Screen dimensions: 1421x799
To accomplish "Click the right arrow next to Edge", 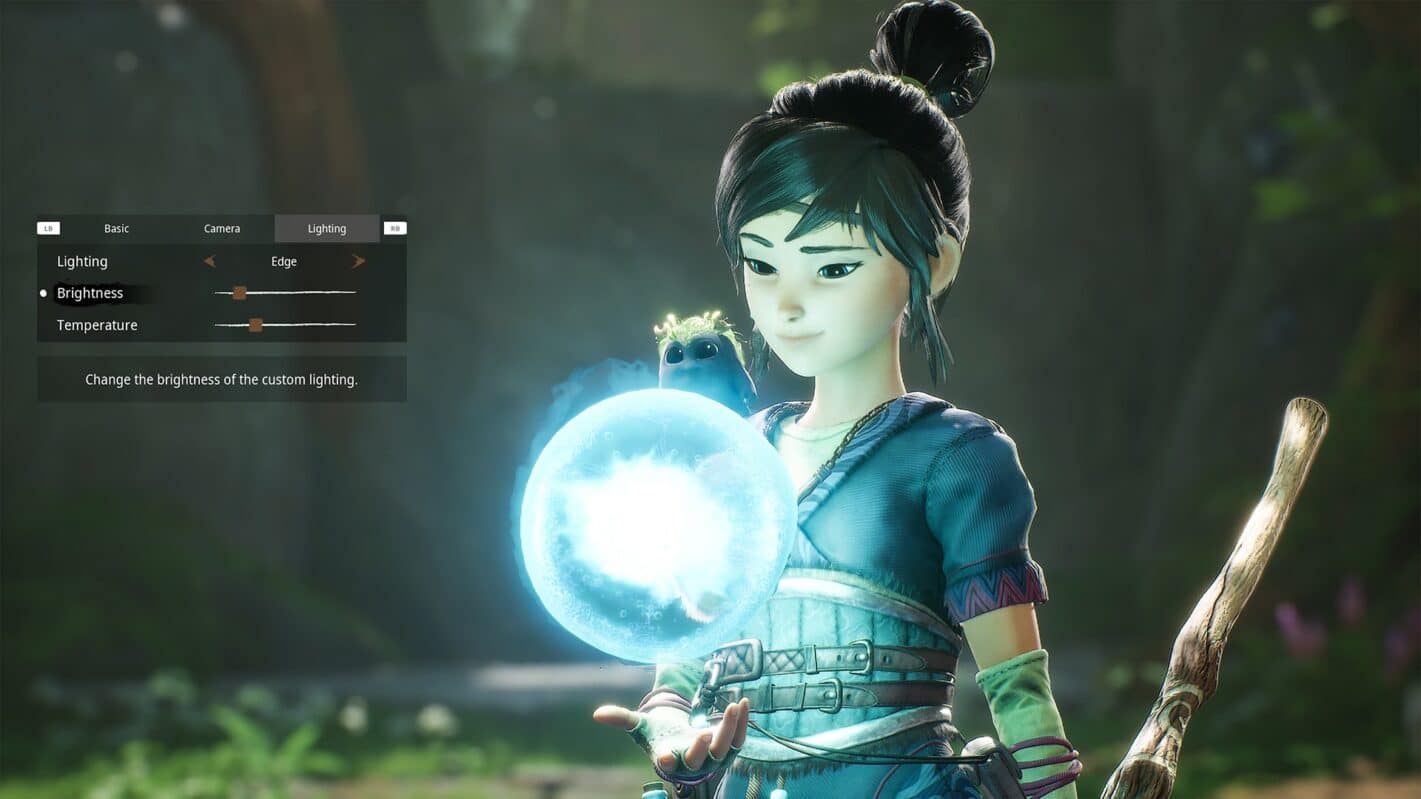I will pos(358,262).
